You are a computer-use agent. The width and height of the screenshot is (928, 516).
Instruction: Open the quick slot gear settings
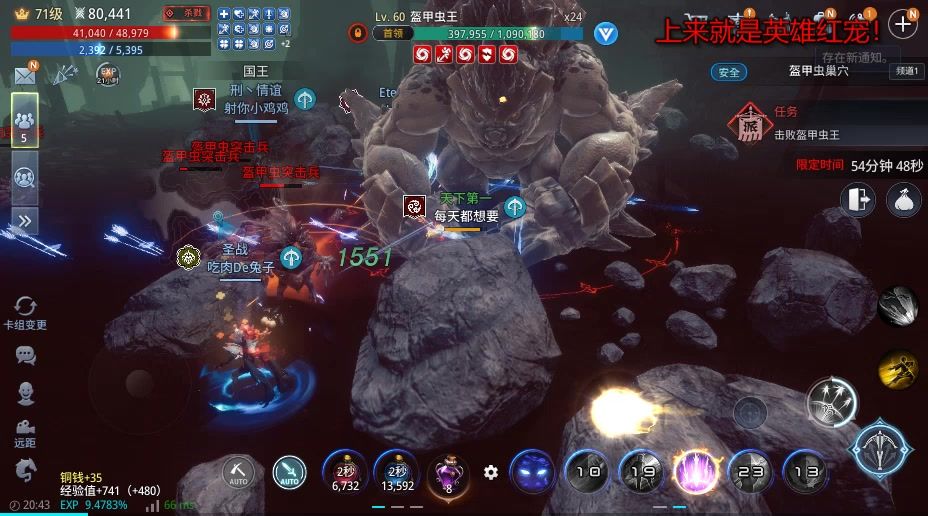point(490,472)
